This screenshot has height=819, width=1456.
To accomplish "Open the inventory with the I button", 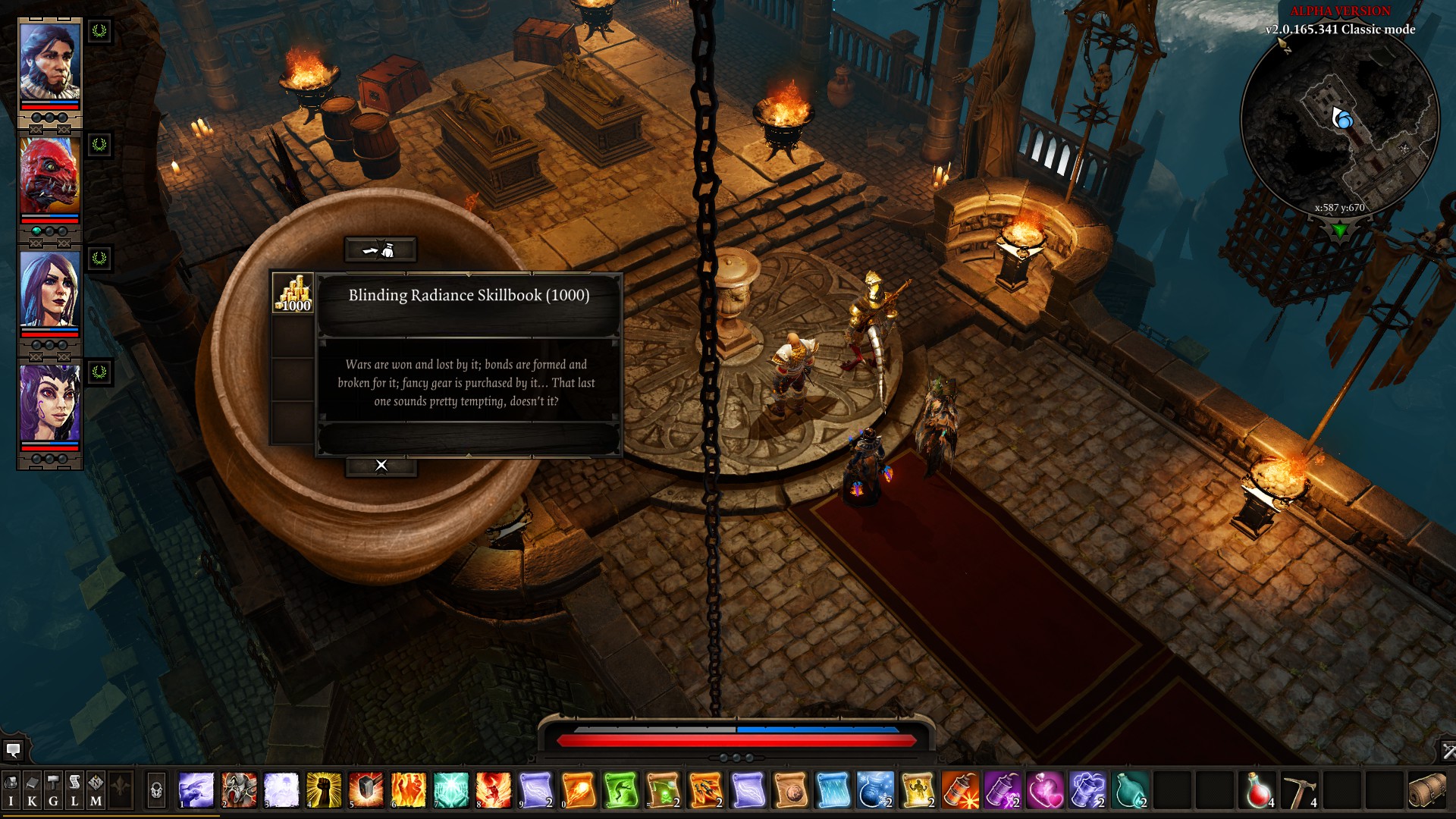I will click(11, 791).
